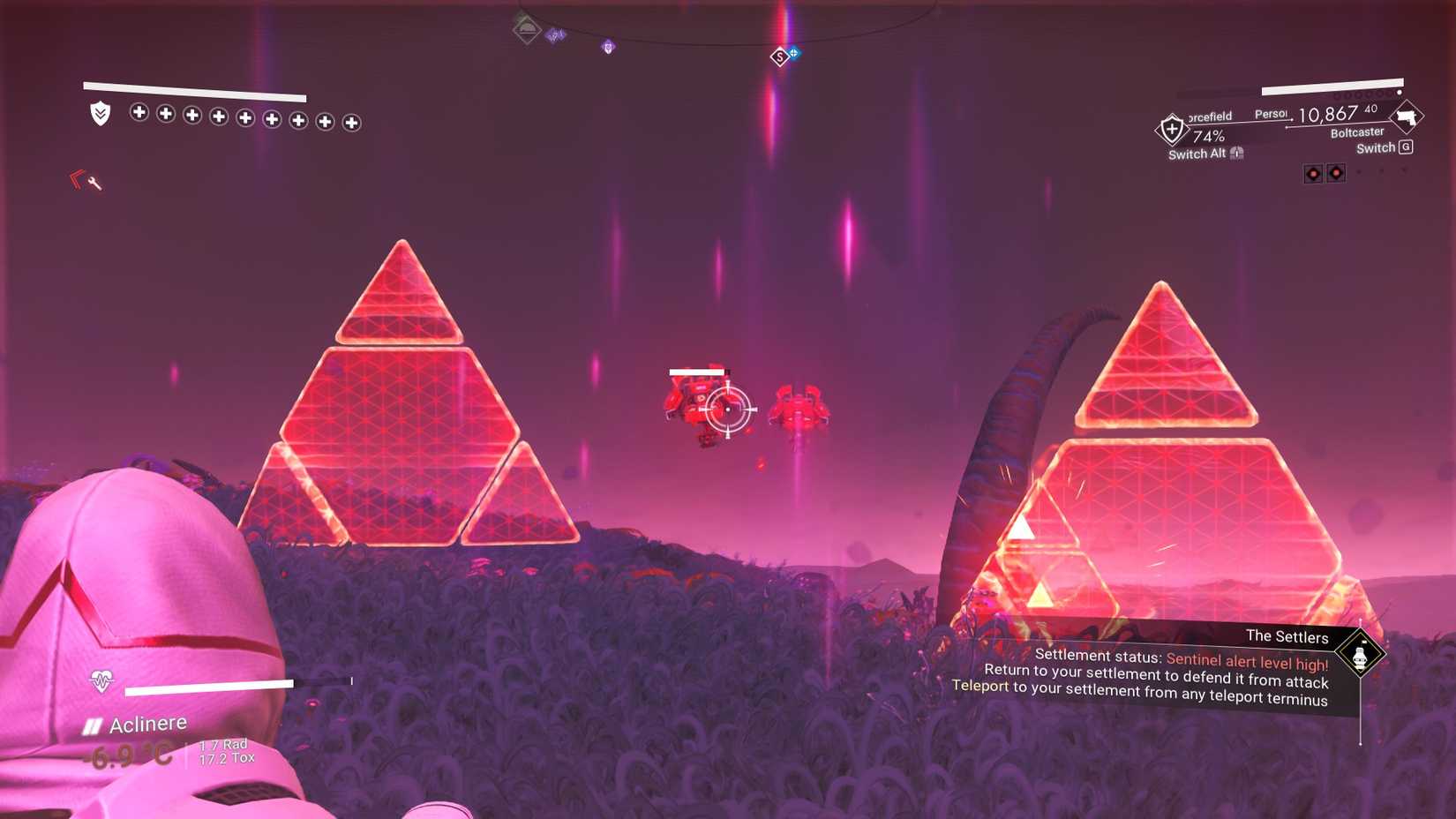Select the Boltcaster label under the ammo count
Image resolution: width=1456 pixels, height=819 pixels.
pos(1358,133)
